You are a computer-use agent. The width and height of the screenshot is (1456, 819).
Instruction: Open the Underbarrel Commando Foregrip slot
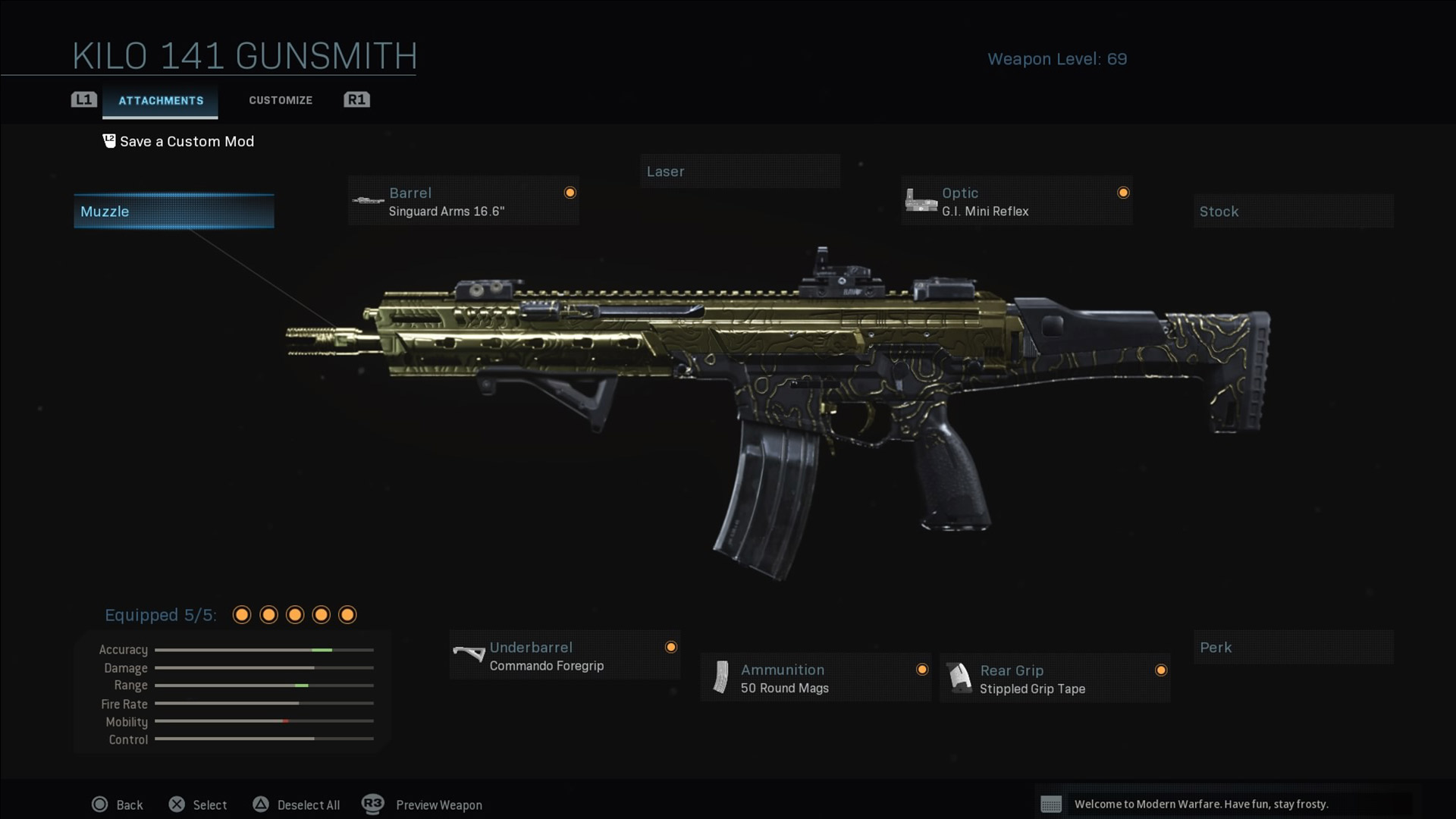pyautogui.click(x=564, y=656)
